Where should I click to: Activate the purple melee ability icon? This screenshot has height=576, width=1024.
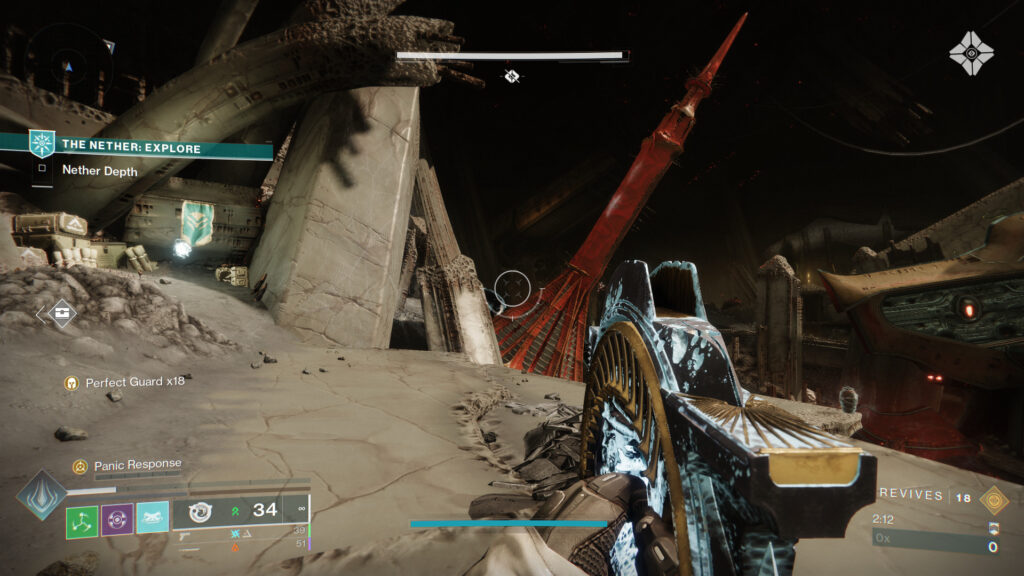click(x=117, y=520)
